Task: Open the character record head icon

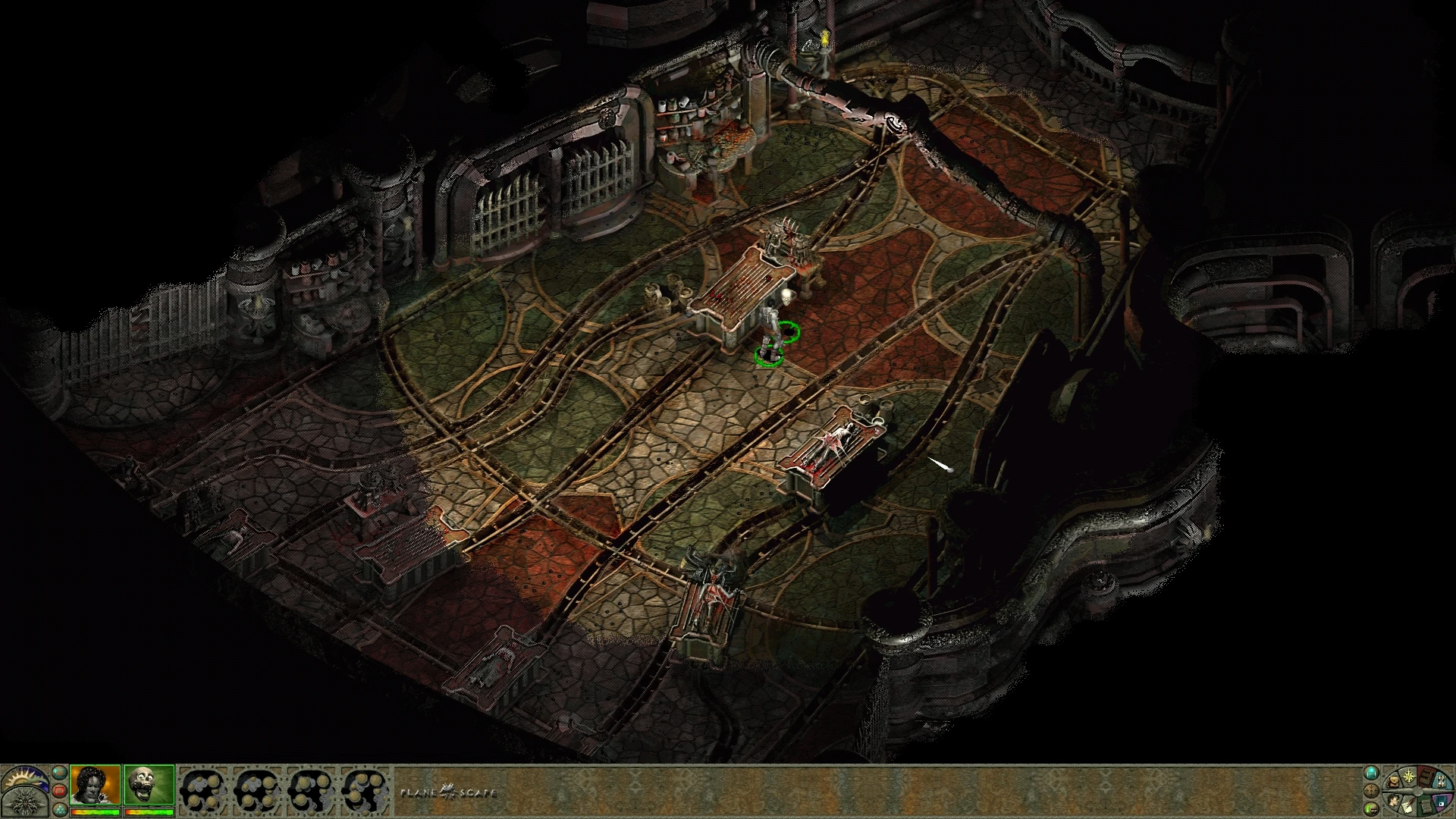Action: tap(1394, 802)
